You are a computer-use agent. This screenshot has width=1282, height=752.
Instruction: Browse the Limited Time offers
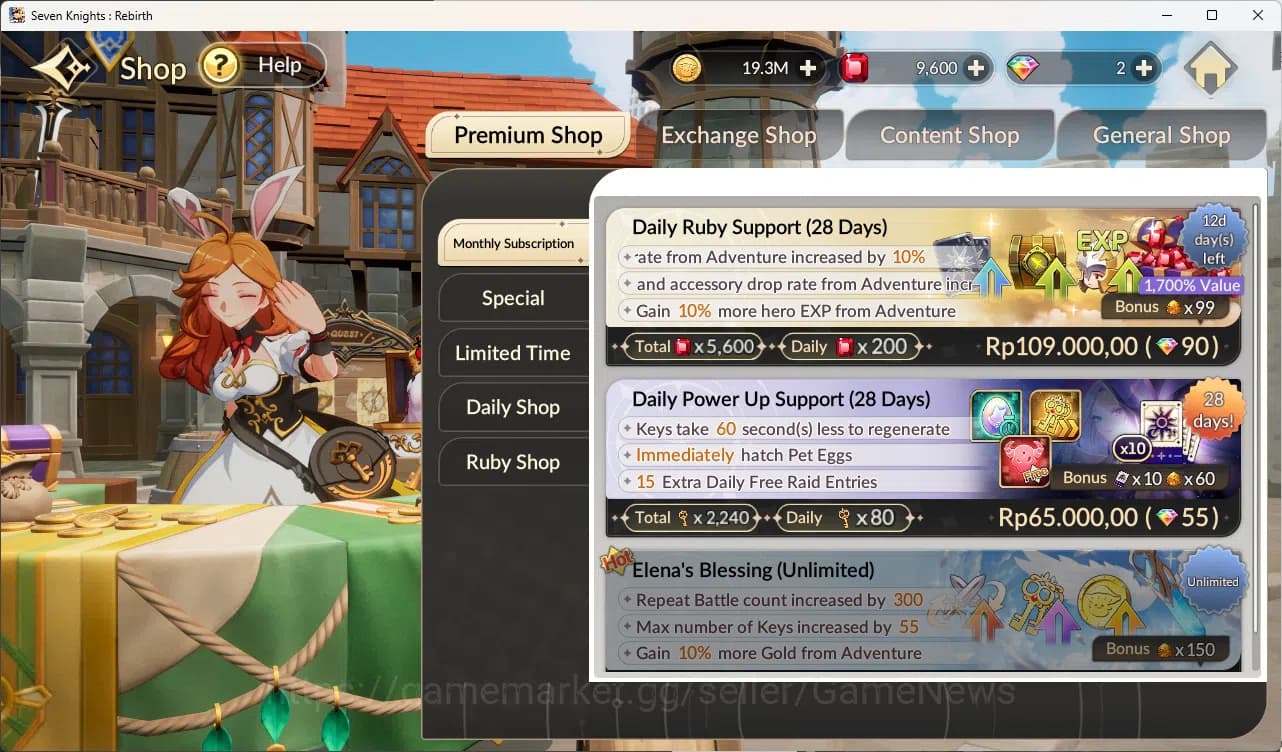tap(513, 353)
